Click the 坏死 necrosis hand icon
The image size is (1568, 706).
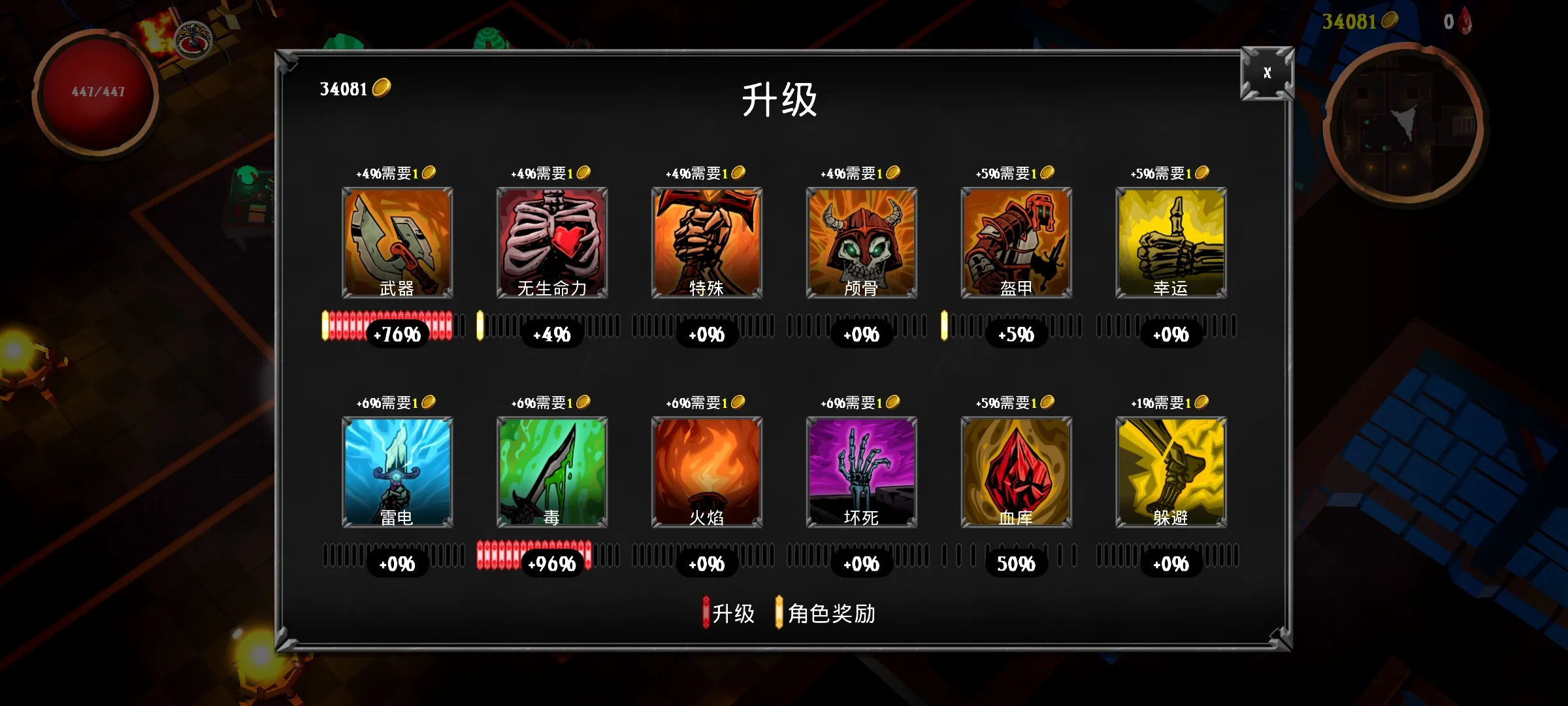pyautogui.click(x=860, y=471)
